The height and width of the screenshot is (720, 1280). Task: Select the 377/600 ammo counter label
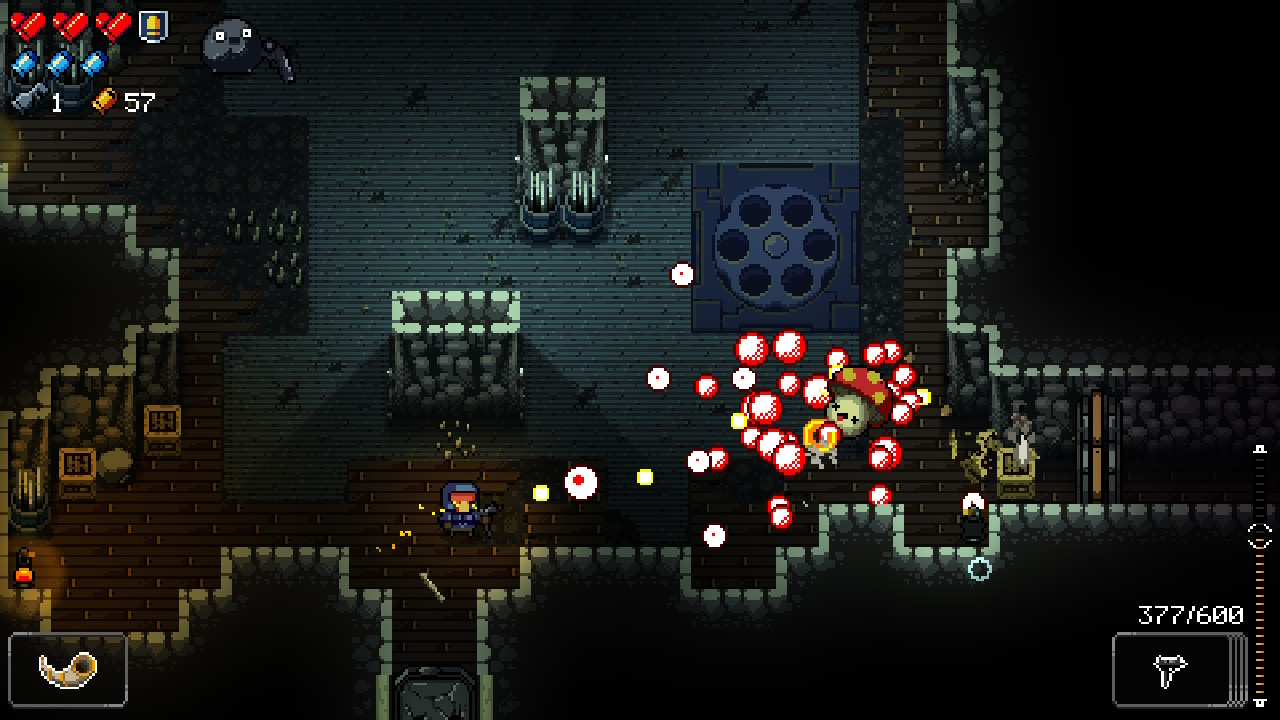1192,613
